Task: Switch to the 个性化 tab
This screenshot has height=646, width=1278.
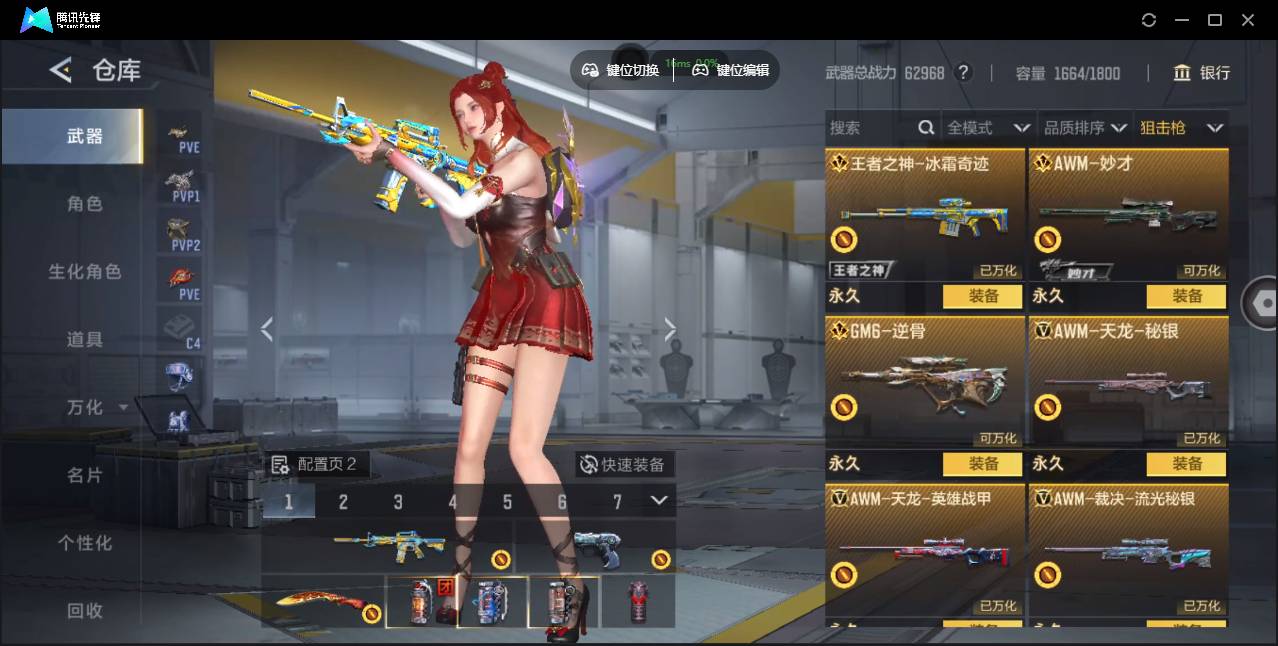Action: pos(85,543)
